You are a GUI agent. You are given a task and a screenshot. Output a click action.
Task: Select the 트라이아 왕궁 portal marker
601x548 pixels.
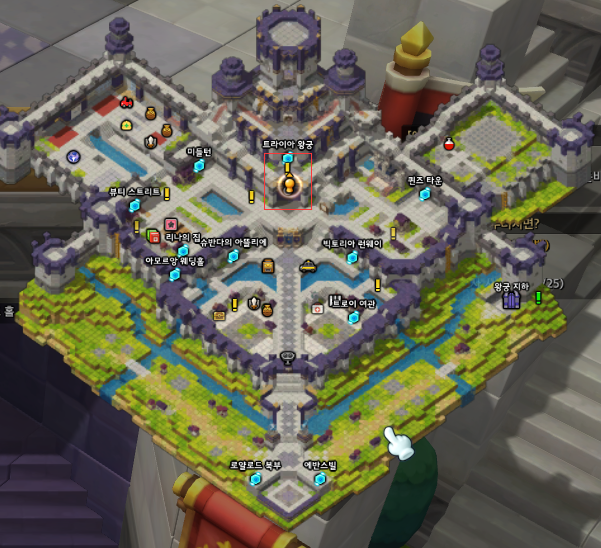point(288,158)
